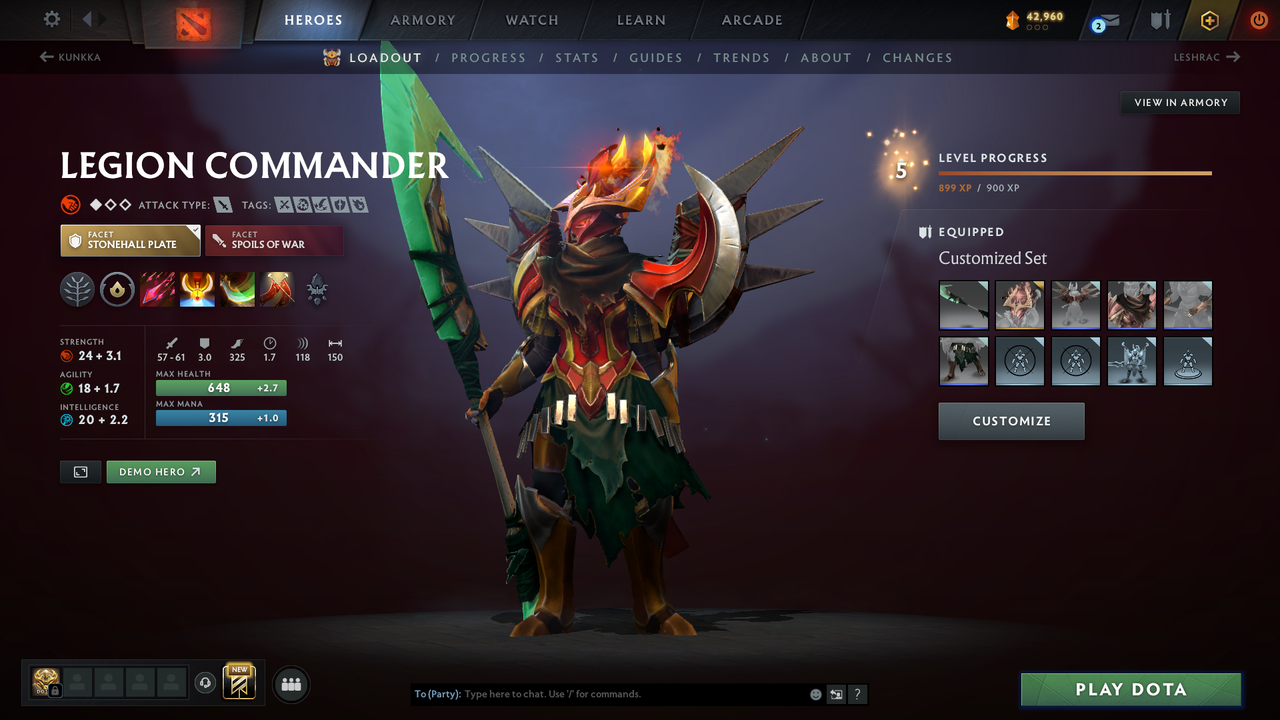Toggle the party voice chat headphones icon
This screenshot has width=1280, height=720.
[206, 682]
